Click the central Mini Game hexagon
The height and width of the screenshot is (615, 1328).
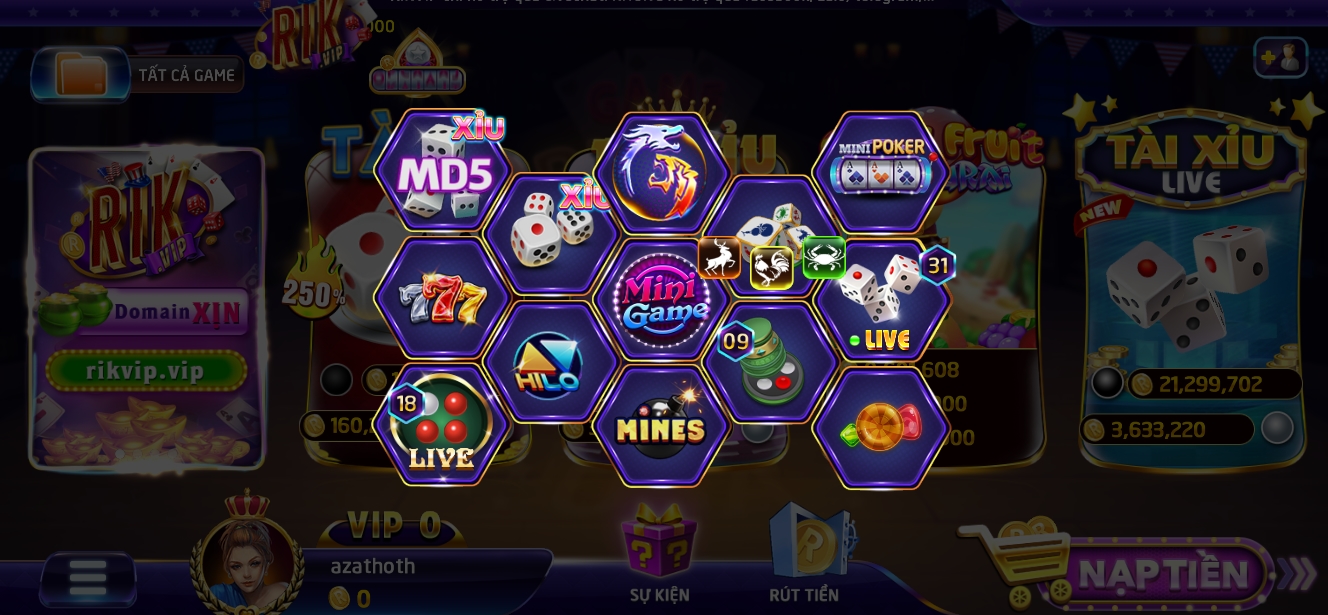pyautogui.click(x=660, y=299)
